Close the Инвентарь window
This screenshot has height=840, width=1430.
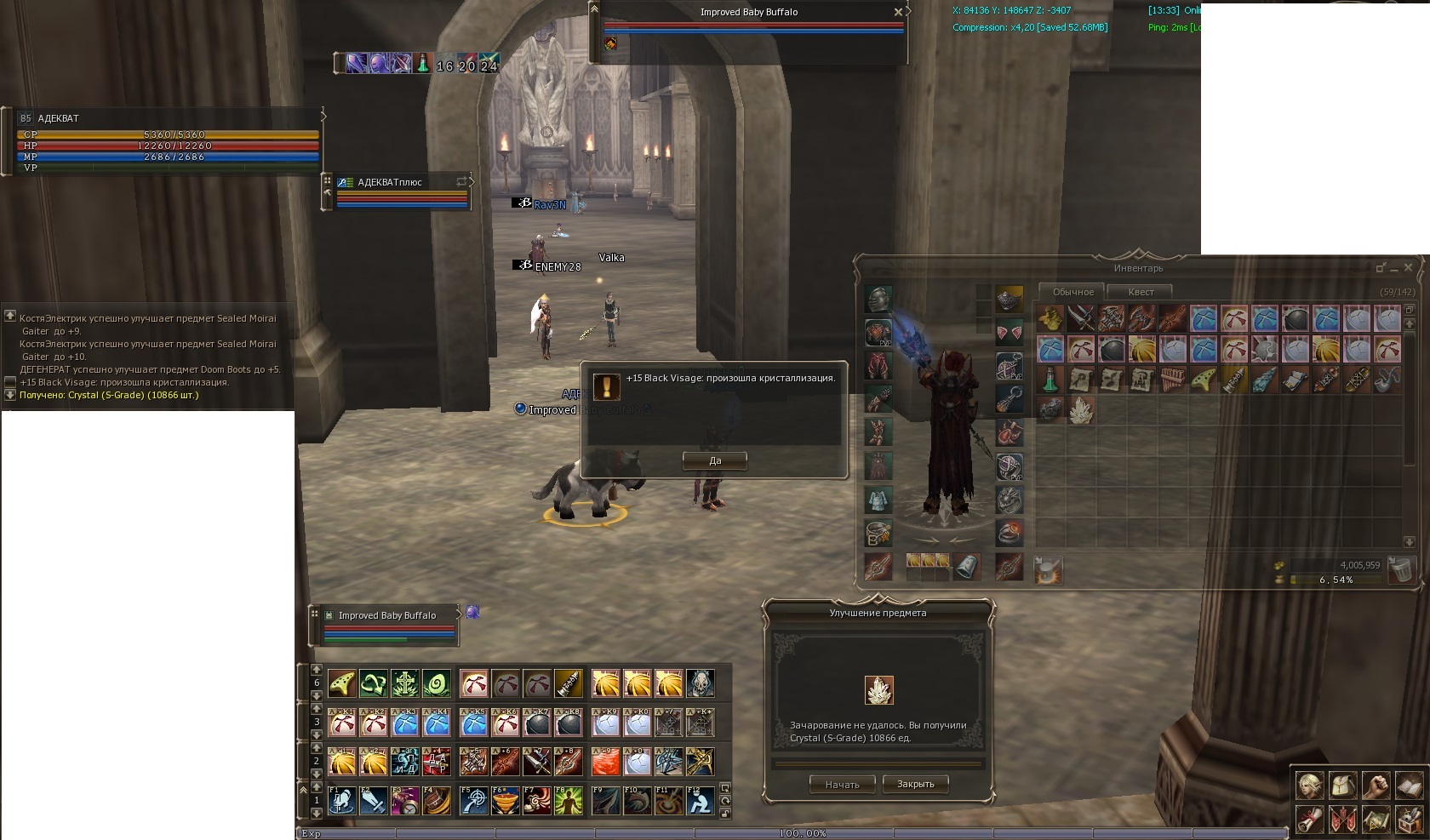tap(1408, 267)
